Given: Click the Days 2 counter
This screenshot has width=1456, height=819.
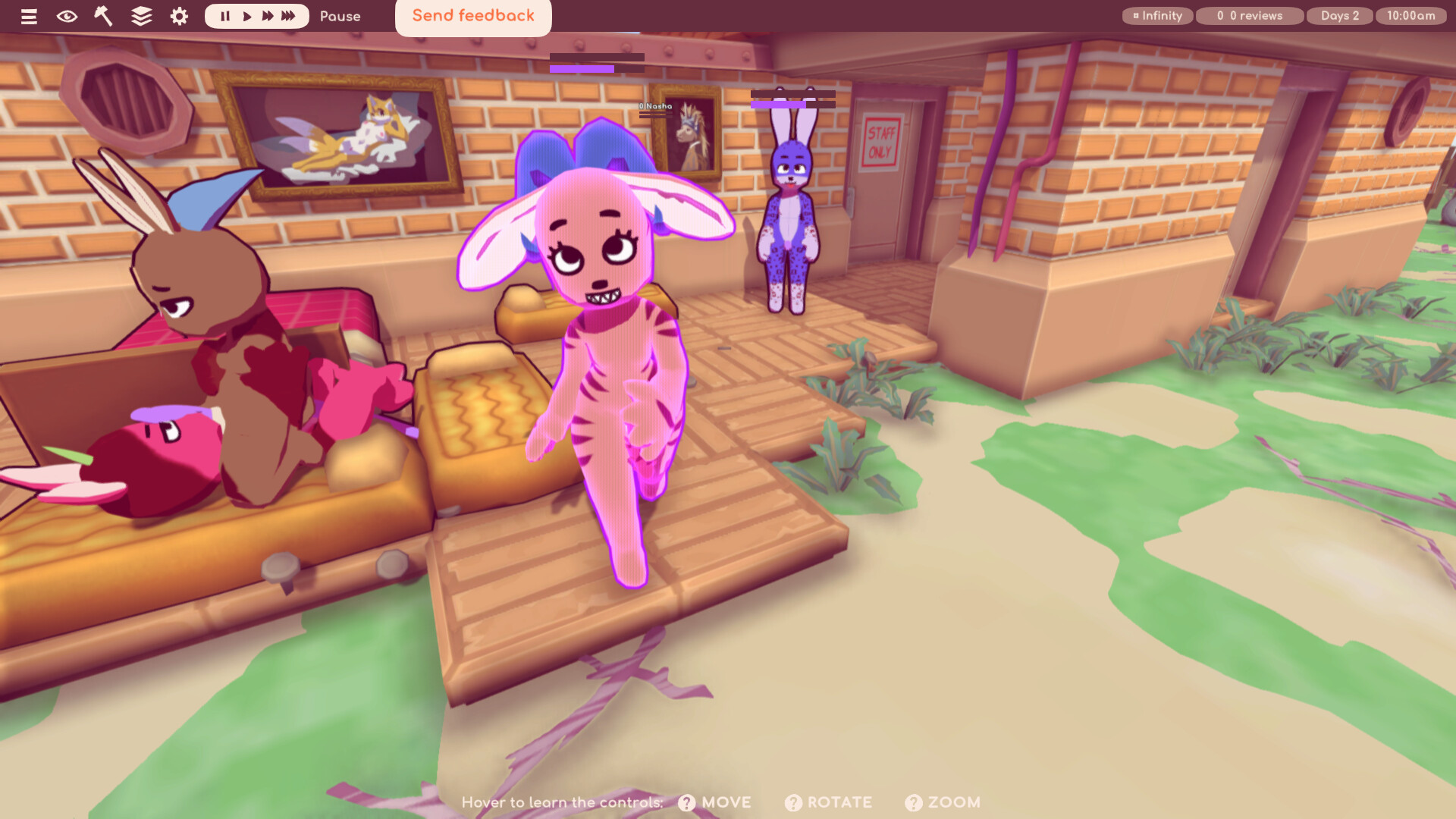Looking at the screenshot, I should coord(1339,15).
